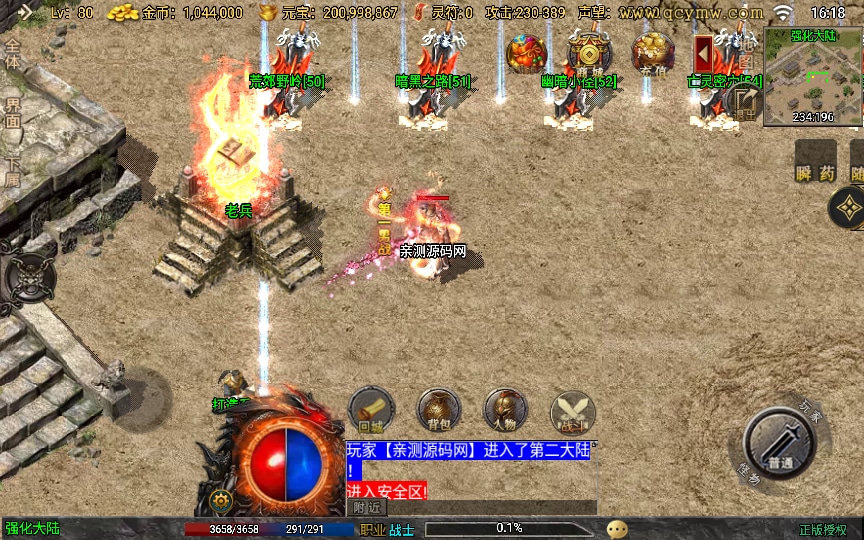Open the 战斗 crossed swords menu
Screen dimensions: 864x540
572,411
